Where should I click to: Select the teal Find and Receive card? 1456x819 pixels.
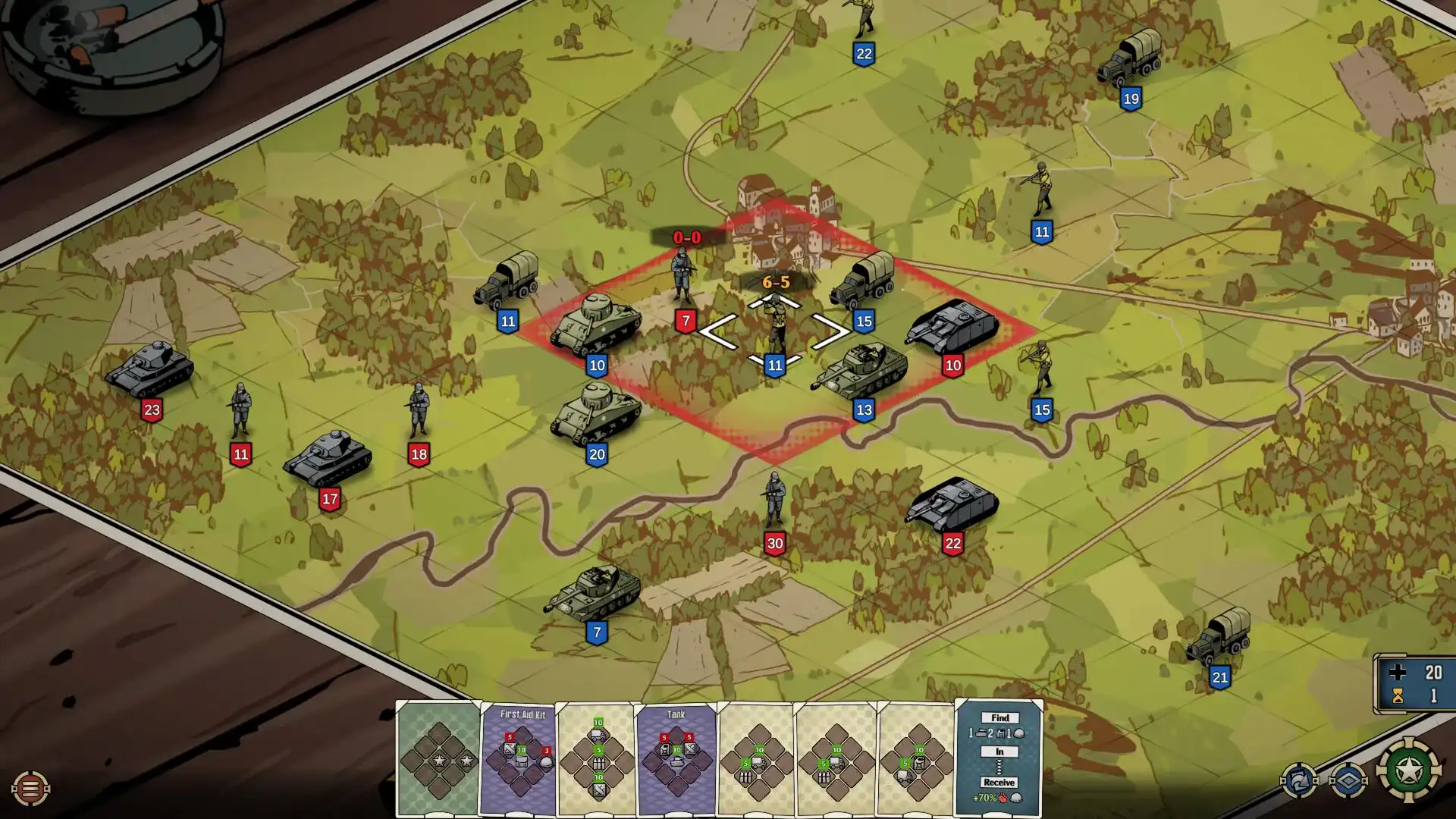pyautogui.click(x=999, y=758)
